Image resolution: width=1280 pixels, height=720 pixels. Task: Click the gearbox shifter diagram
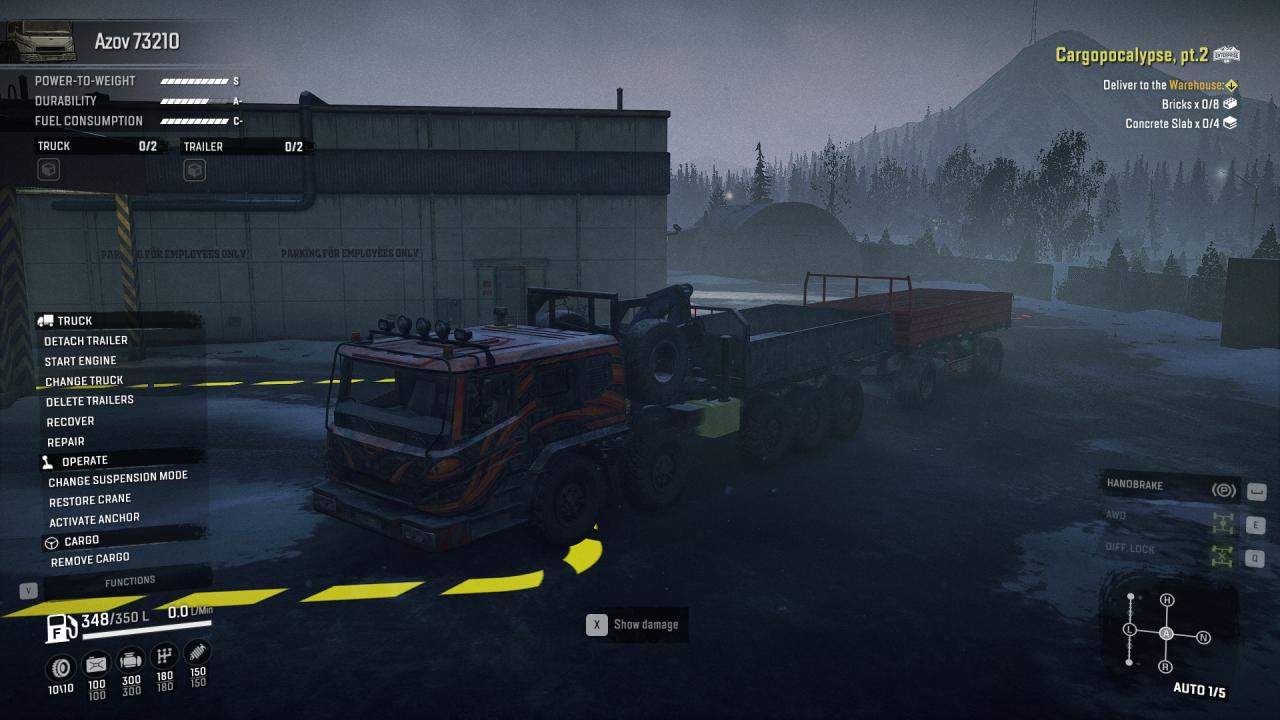[x=1166, y=633]
